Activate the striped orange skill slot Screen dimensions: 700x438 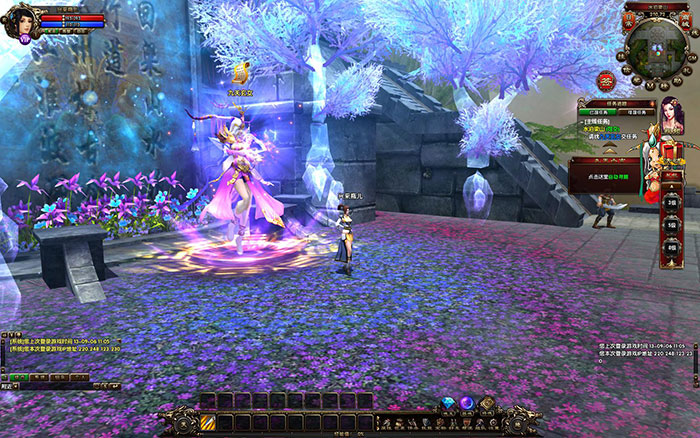[x=209, y=423]
